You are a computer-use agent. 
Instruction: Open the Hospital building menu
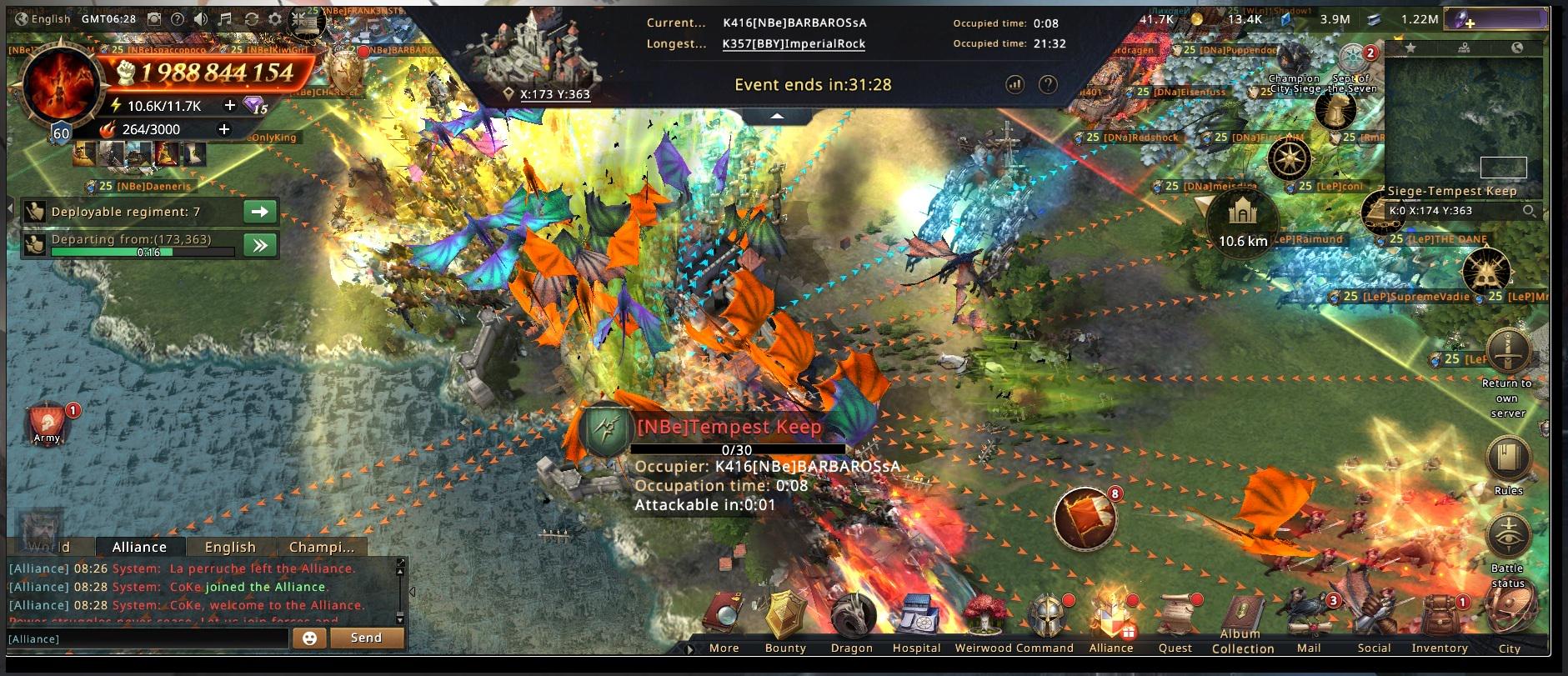pyautogui.click(x=916, y=619)
